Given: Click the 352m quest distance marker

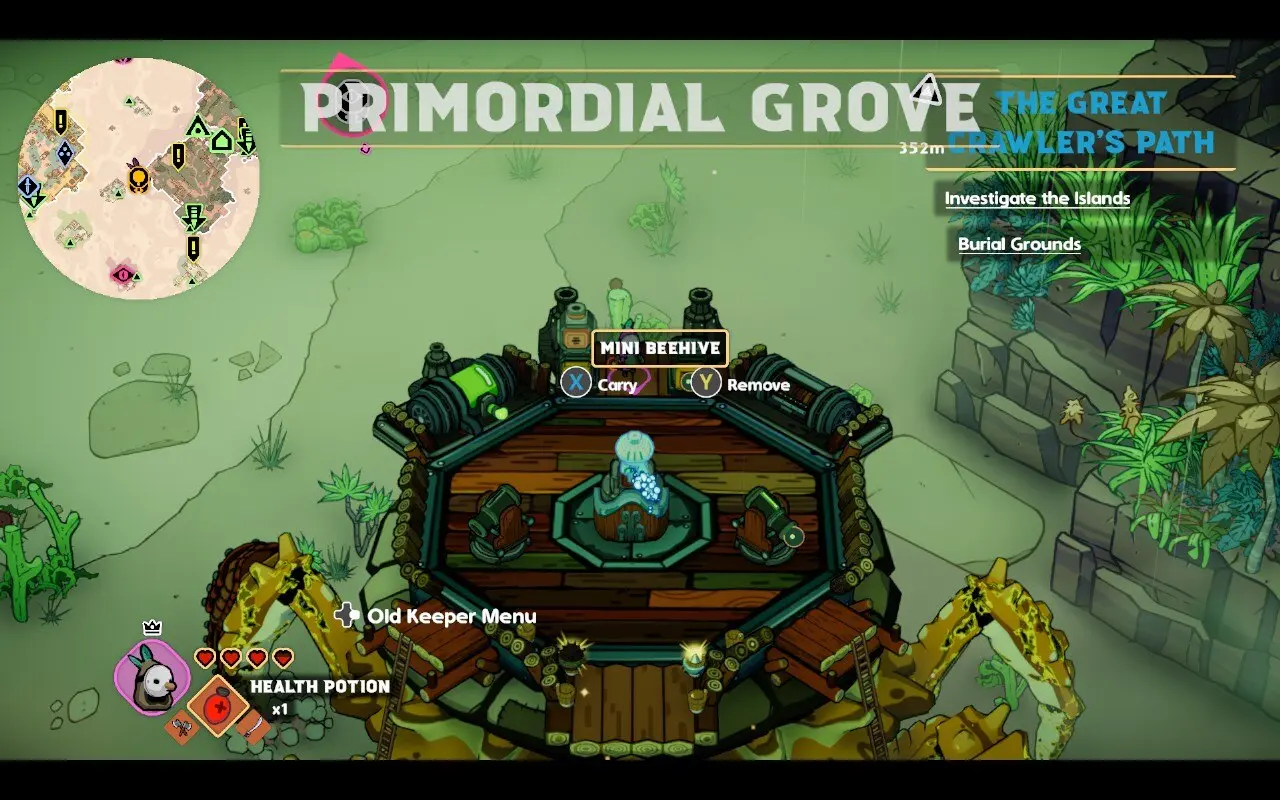Looking at the screenshot, I should [921, 148].
